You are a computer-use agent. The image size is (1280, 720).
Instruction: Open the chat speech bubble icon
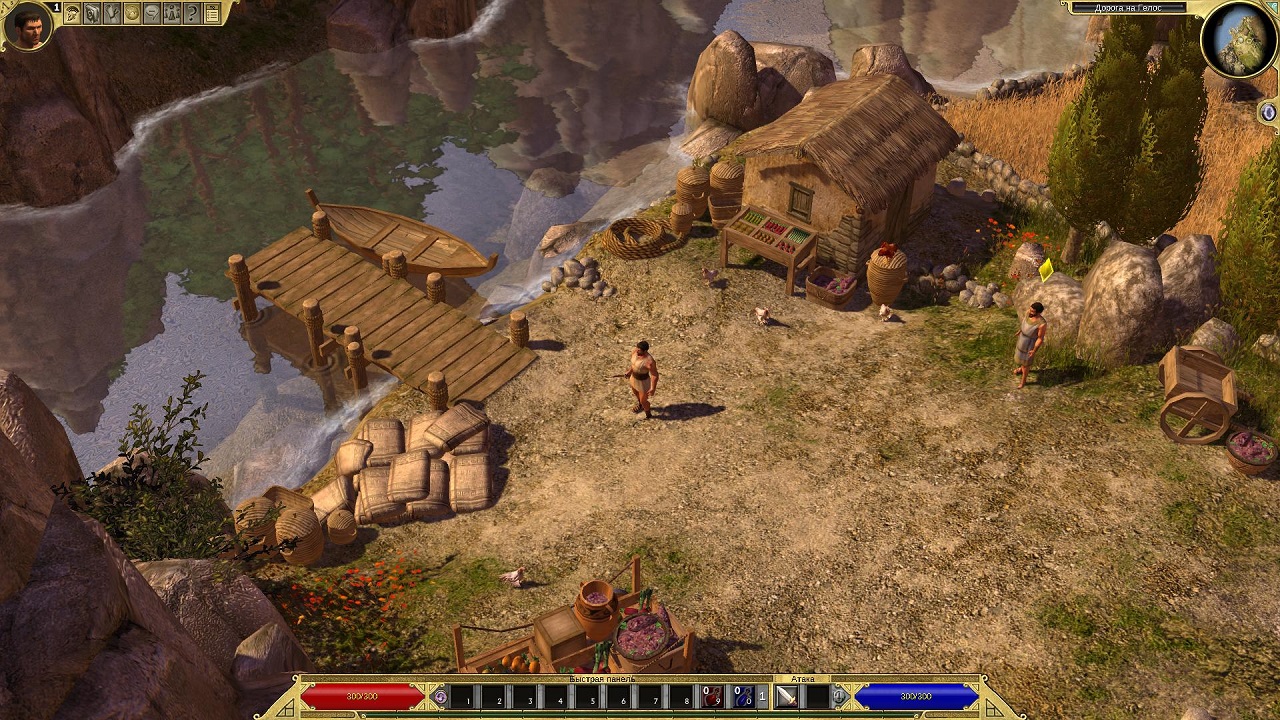pos(152,13)
